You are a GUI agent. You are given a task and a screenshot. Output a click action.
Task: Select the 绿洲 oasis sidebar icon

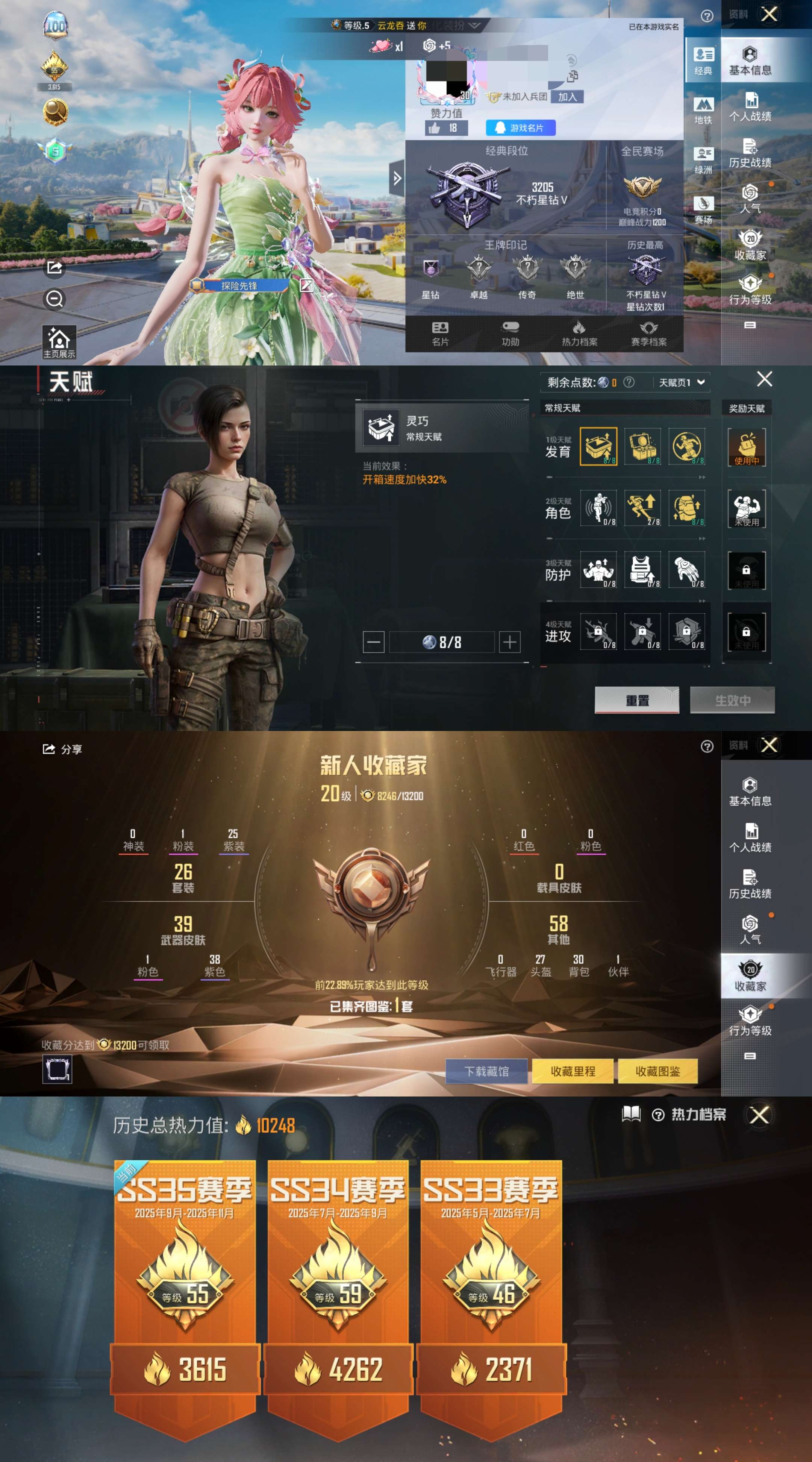704,153
